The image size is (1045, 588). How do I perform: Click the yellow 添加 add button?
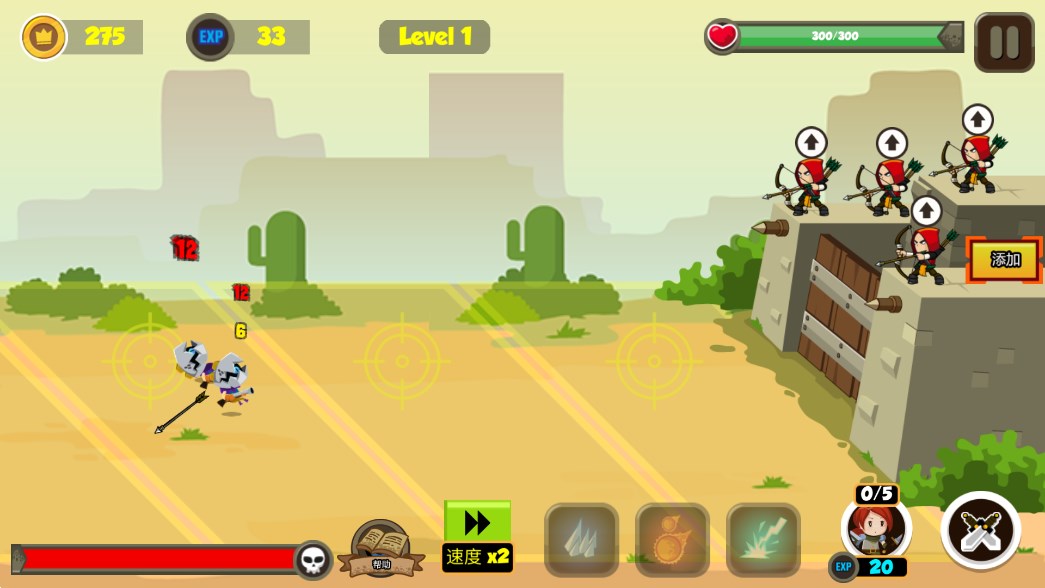click(1005, 260)
